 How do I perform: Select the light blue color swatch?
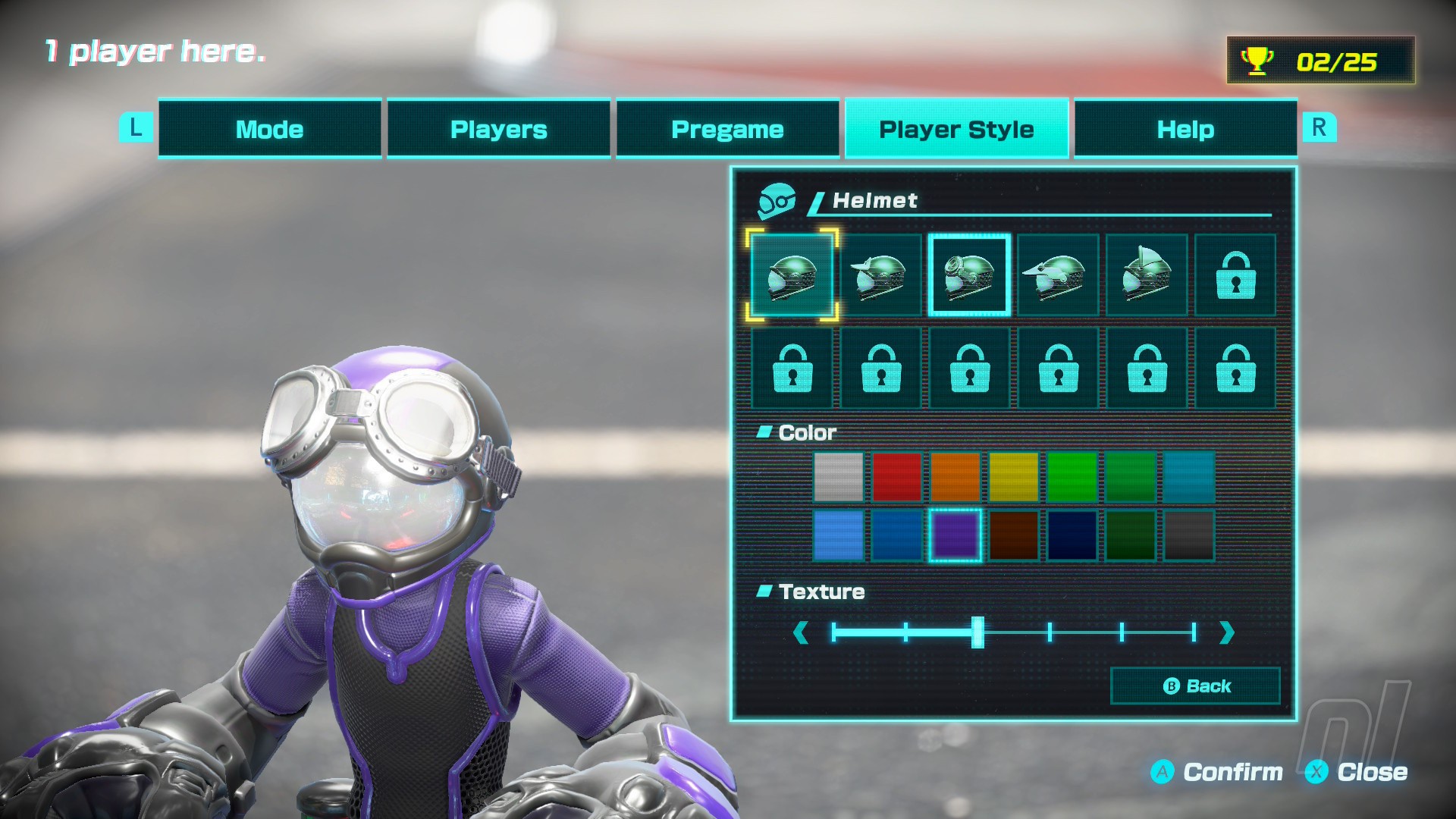point(838,535)
